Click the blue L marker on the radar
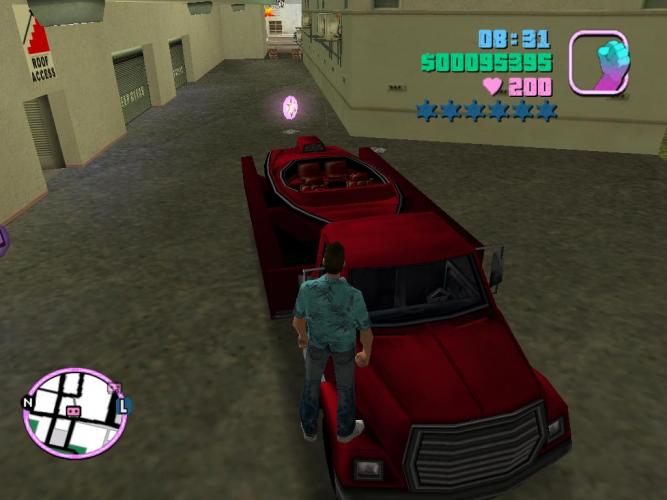667x500 pixels. (x=125, y=406)
